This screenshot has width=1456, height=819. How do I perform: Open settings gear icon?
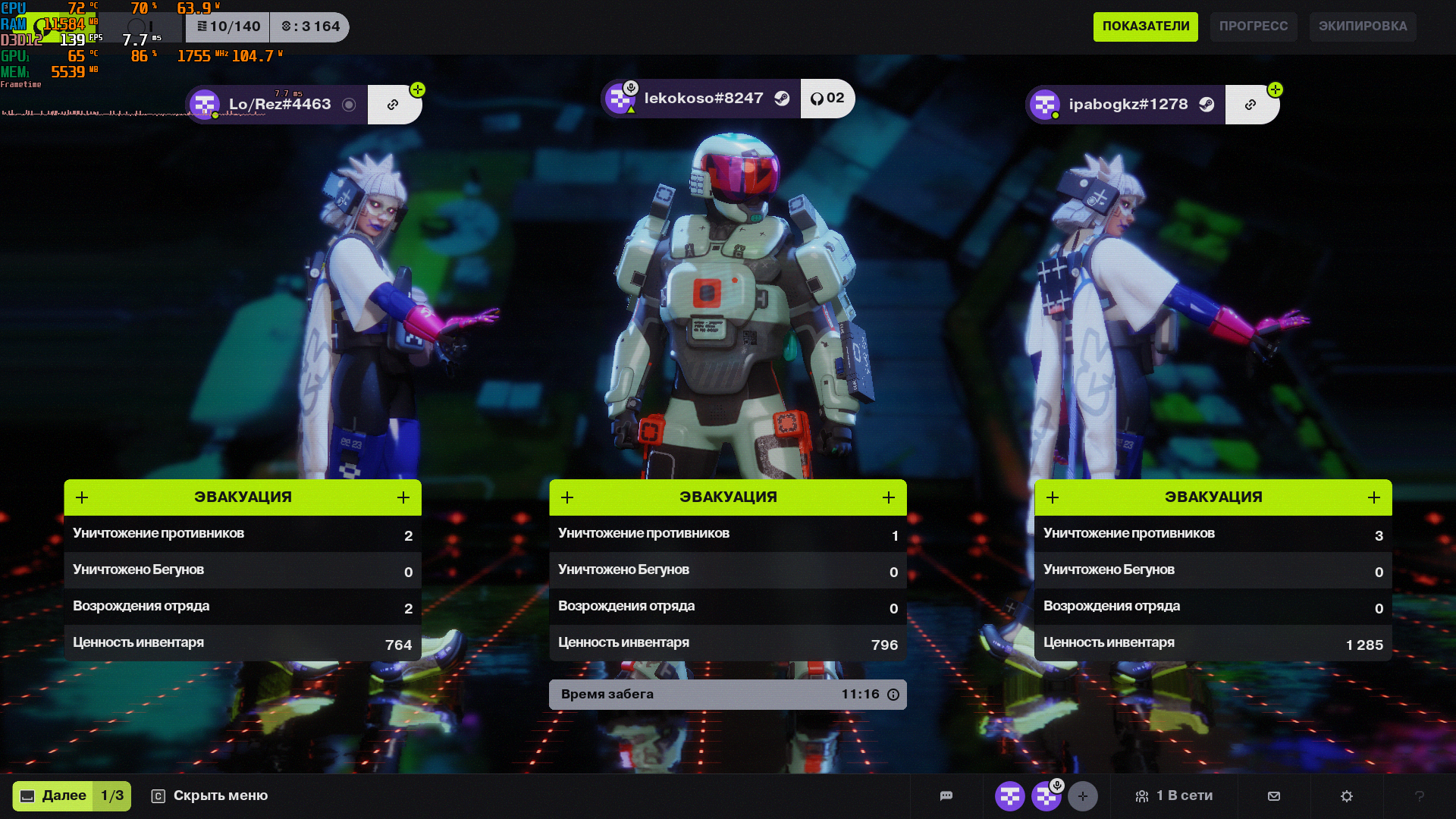tap(1347, 796)
